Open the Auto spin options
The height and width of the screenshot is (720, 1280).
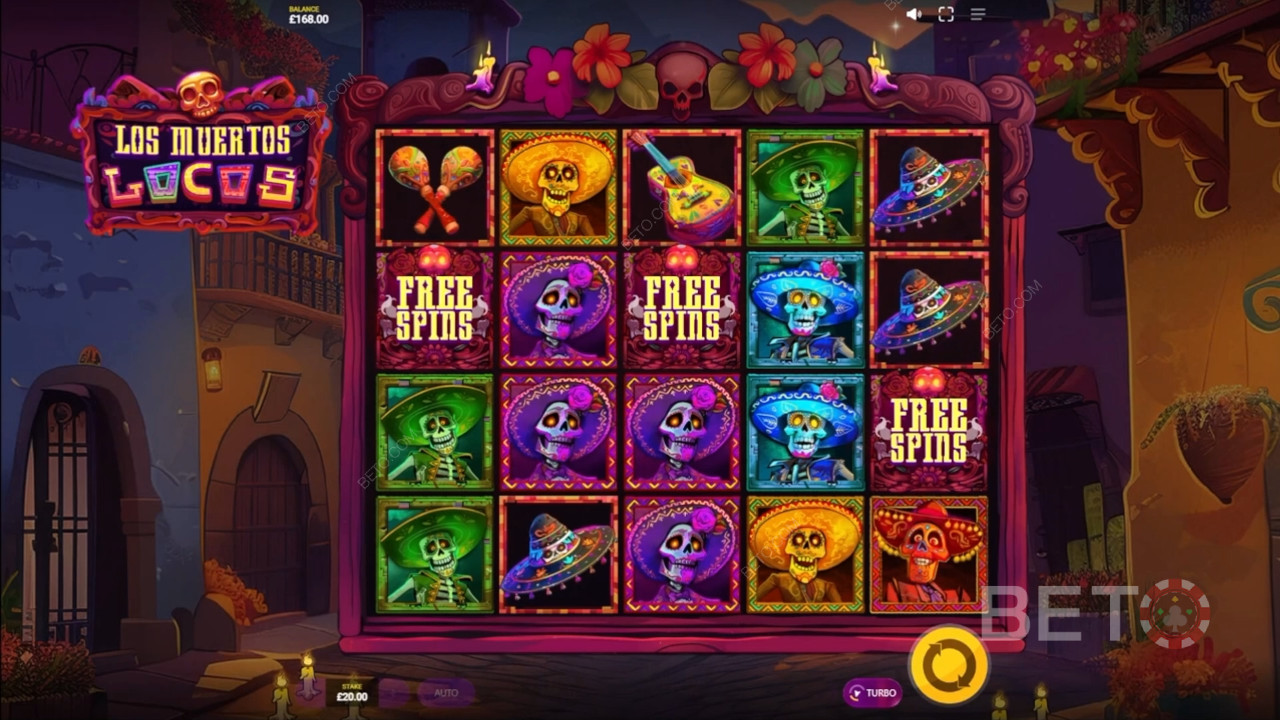tap(445, 692)
